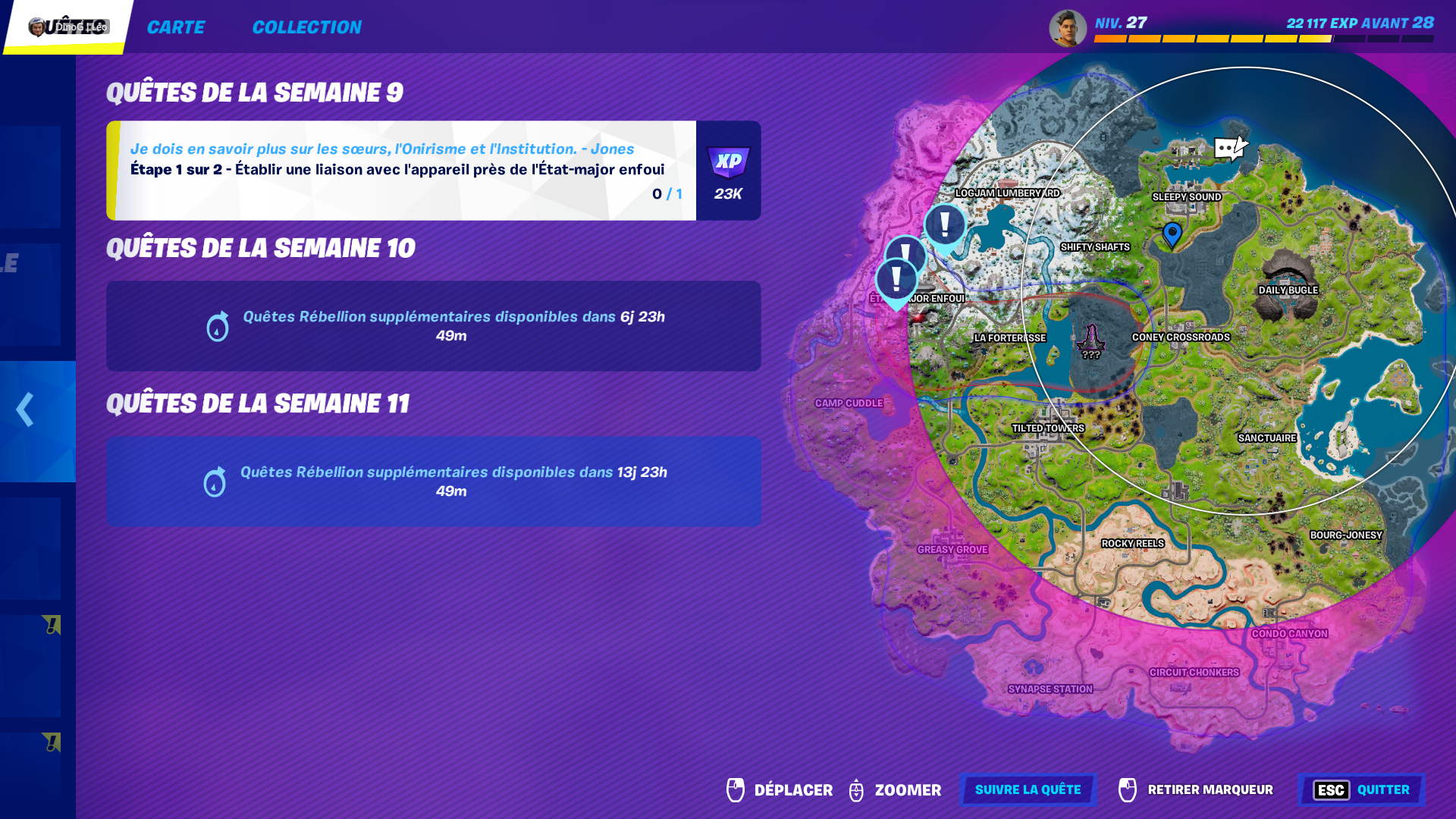
Task: Collapse the sidebar with the left chevron
Action: pos(24,409)
